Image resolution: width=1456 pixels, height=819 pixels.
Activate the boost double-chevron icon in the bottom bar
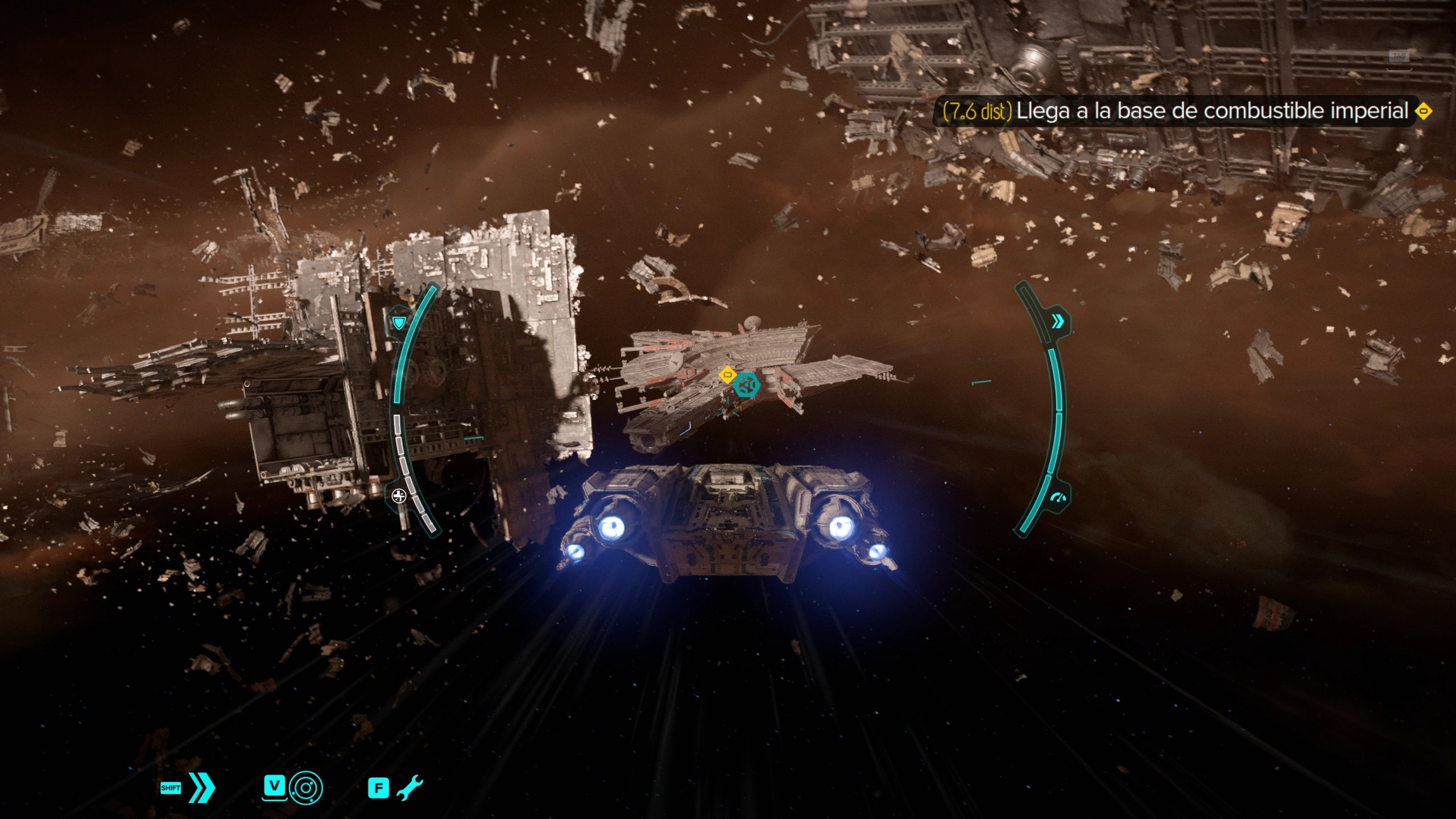coord(202,788)
